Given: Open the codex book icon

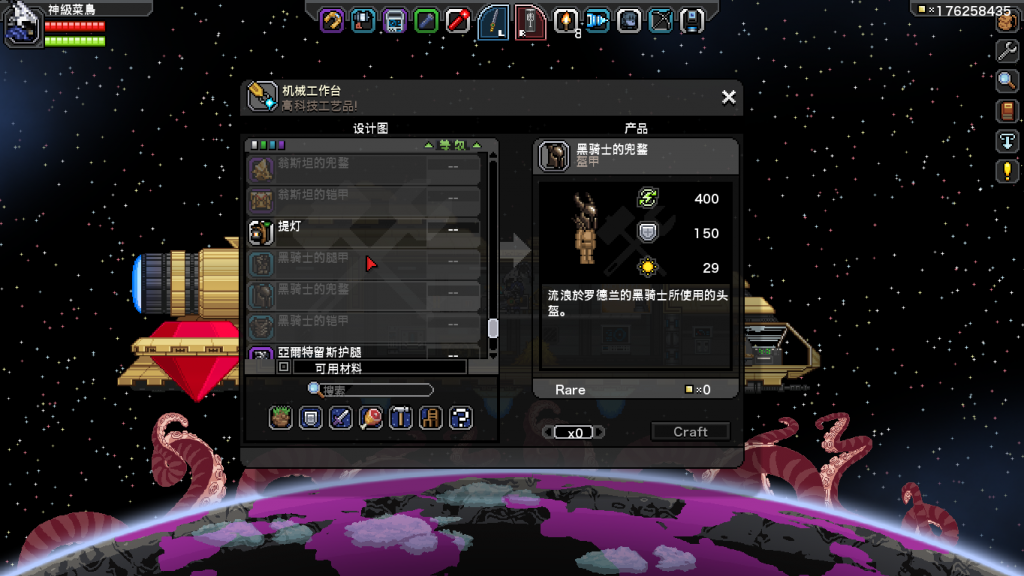Looking at the screenshot, I should (x=1007, y=110).
